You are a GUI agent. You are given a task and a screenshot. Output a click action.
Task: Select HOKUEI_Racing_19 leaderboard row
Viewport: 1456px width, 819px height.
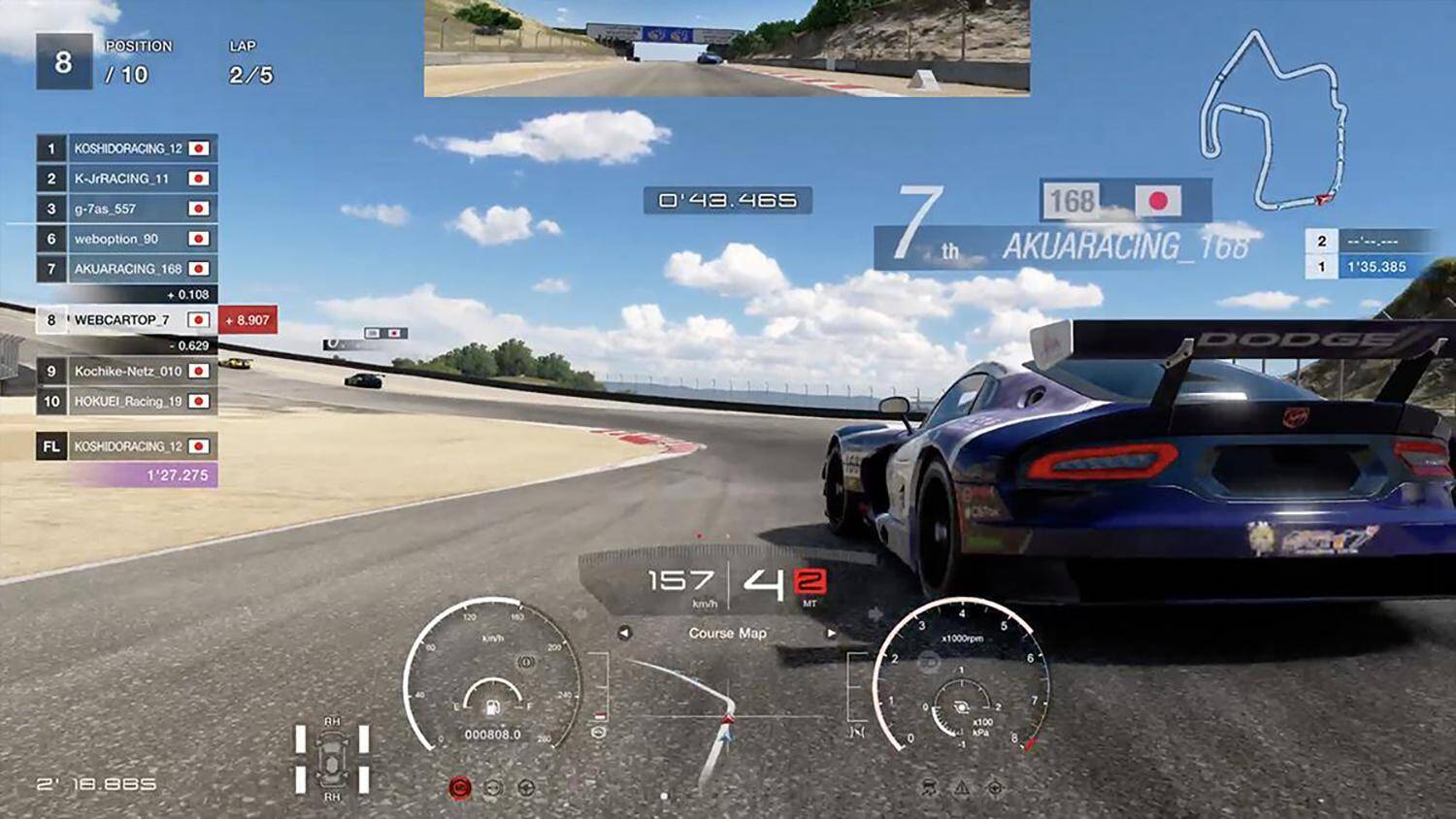point(127,401)
